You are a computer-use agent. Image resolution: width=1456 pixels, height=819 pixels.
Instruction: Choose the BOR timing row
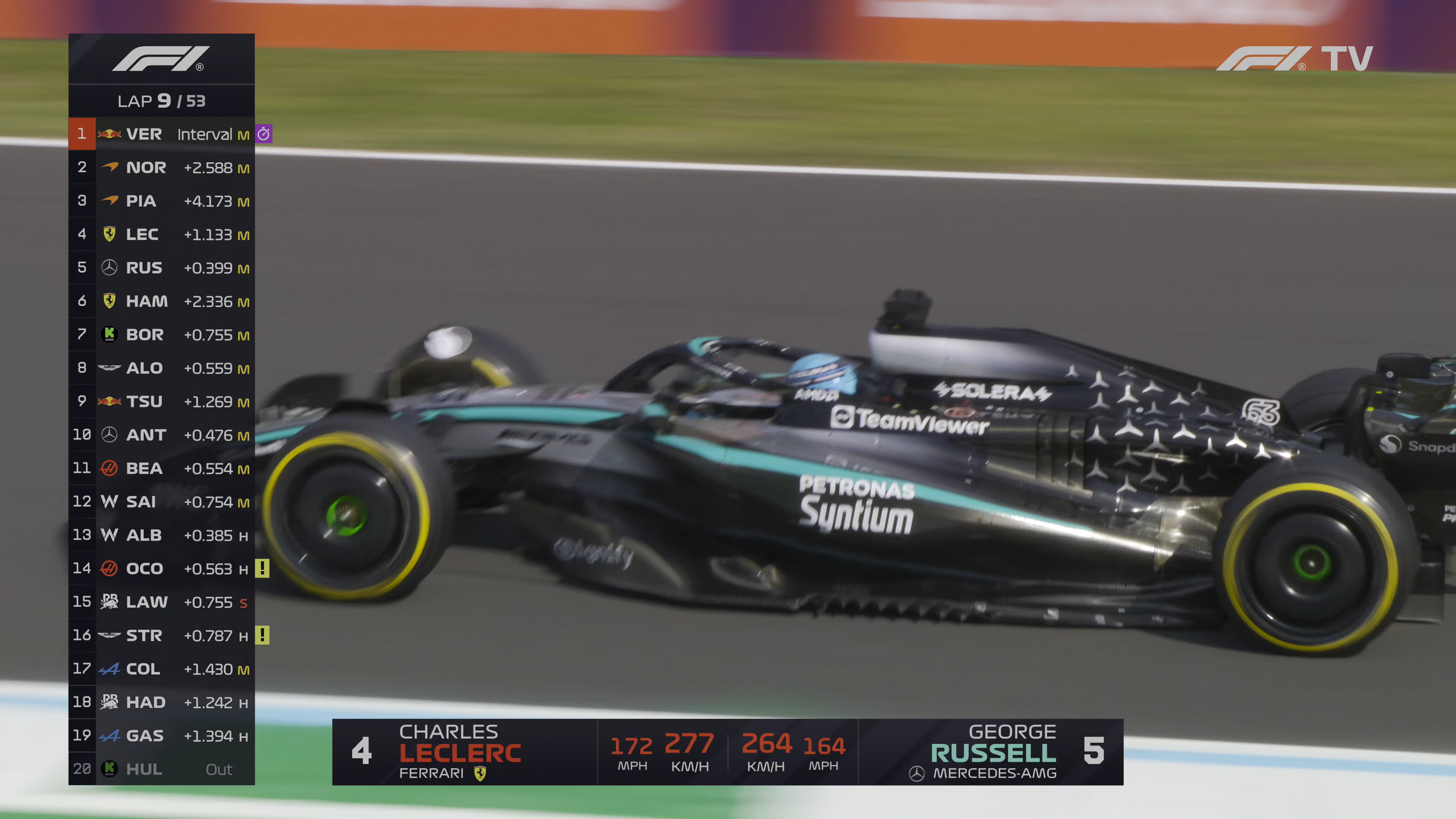click(161, 334)
